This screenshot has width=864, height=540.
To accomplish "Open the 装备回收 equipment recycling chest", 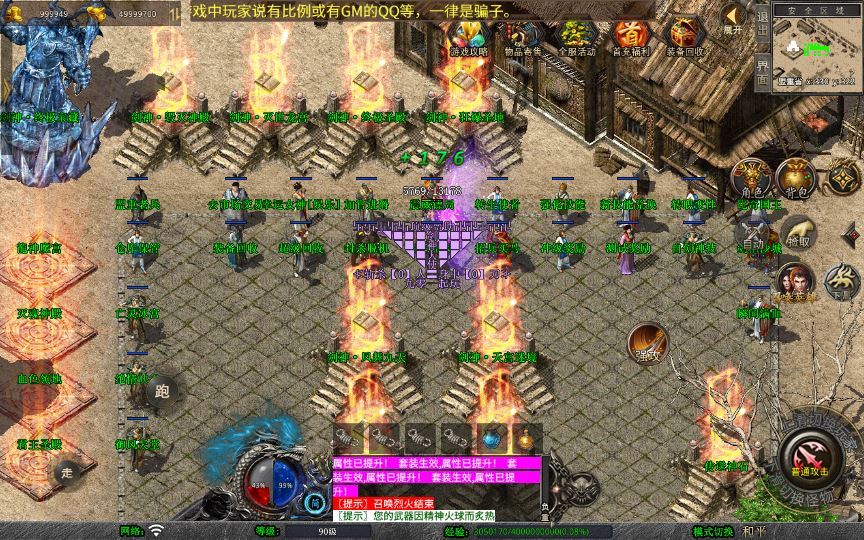I will pos(684,38).
